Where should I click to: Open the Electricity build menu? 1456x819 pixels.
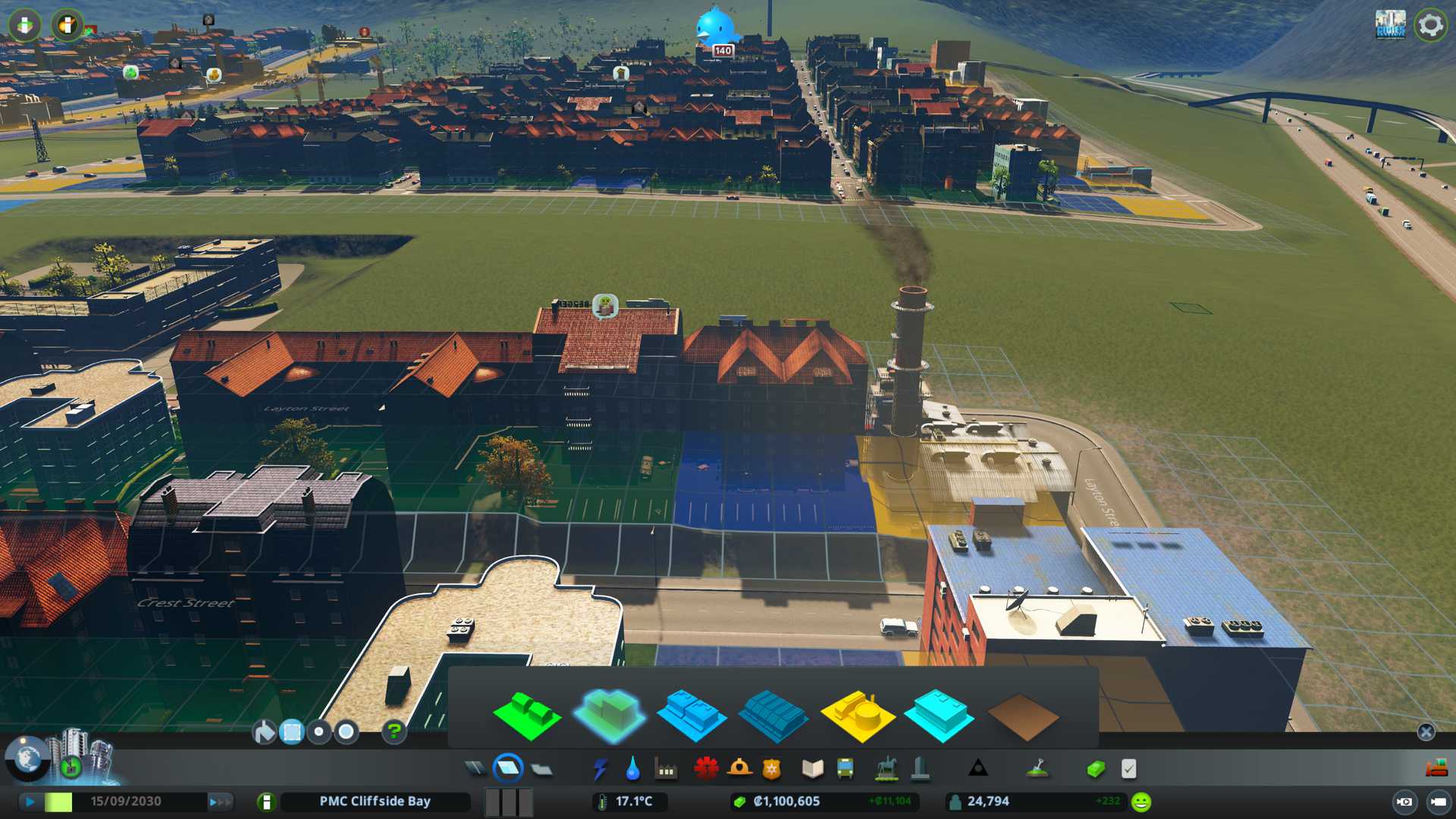click(x=600, y=769)
